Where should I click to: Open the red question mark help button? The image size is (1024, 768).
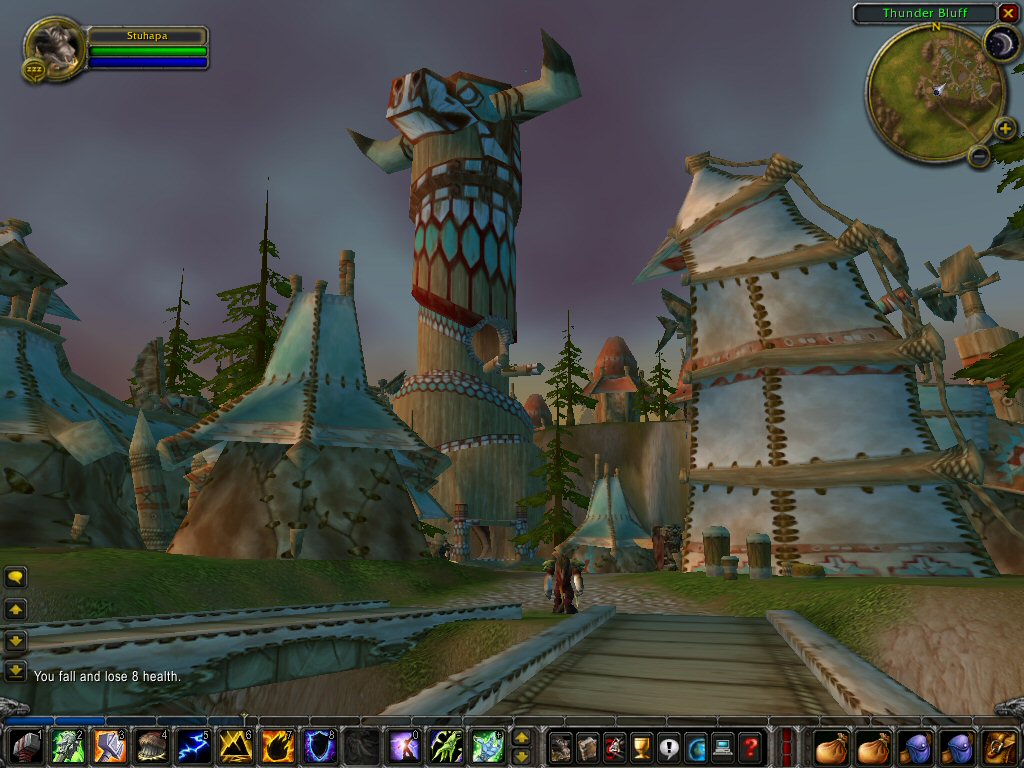pos(750,747)
